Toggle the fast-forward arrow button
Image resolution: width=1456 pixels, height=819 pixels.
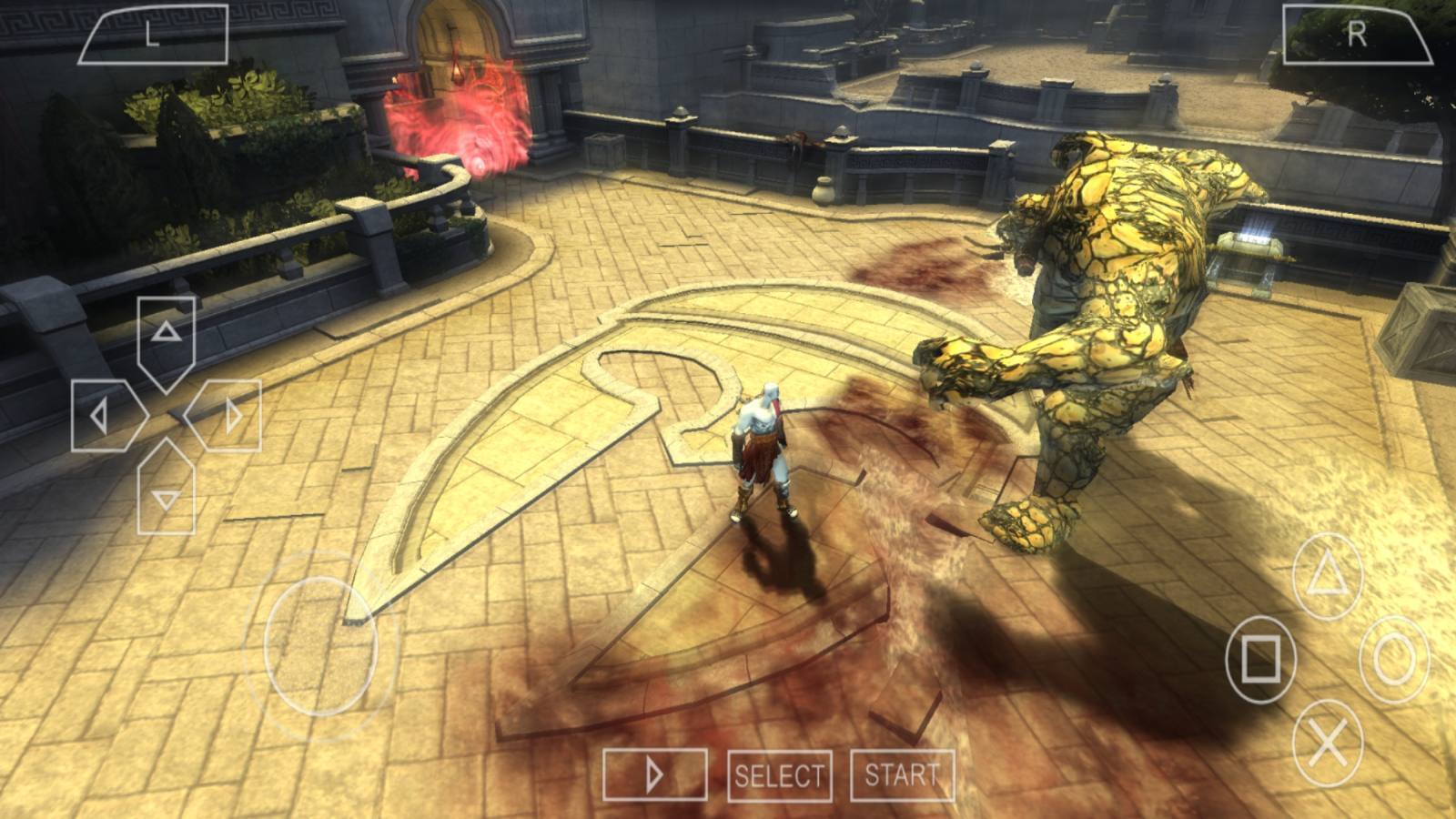654,775
